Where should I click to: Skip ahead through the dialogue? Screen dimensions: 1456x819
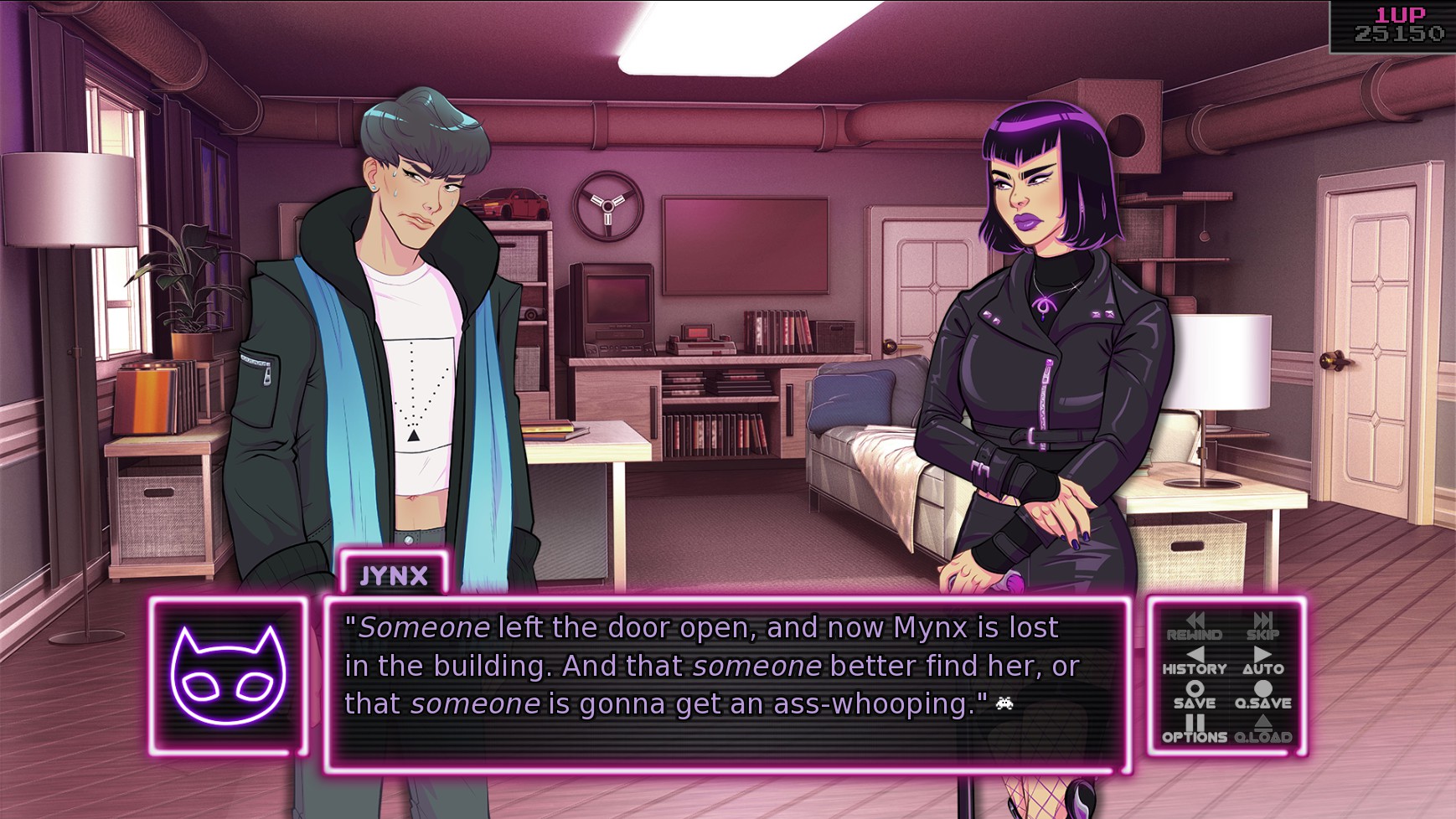(x=1262, y=626)
